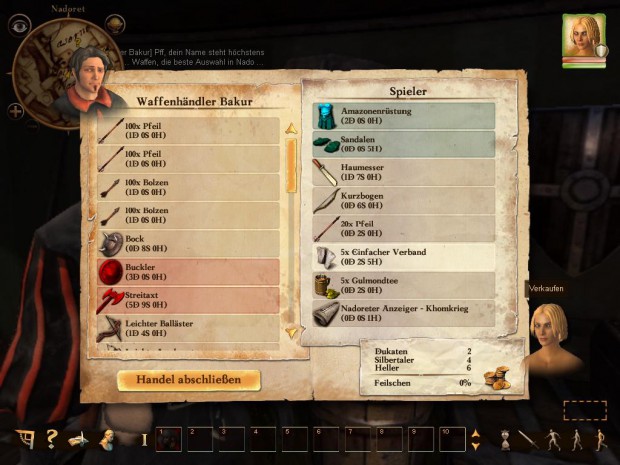
Task: Pick the Nadoreter Anzeiger - Khomkrieg row
Action: (404, 313)
